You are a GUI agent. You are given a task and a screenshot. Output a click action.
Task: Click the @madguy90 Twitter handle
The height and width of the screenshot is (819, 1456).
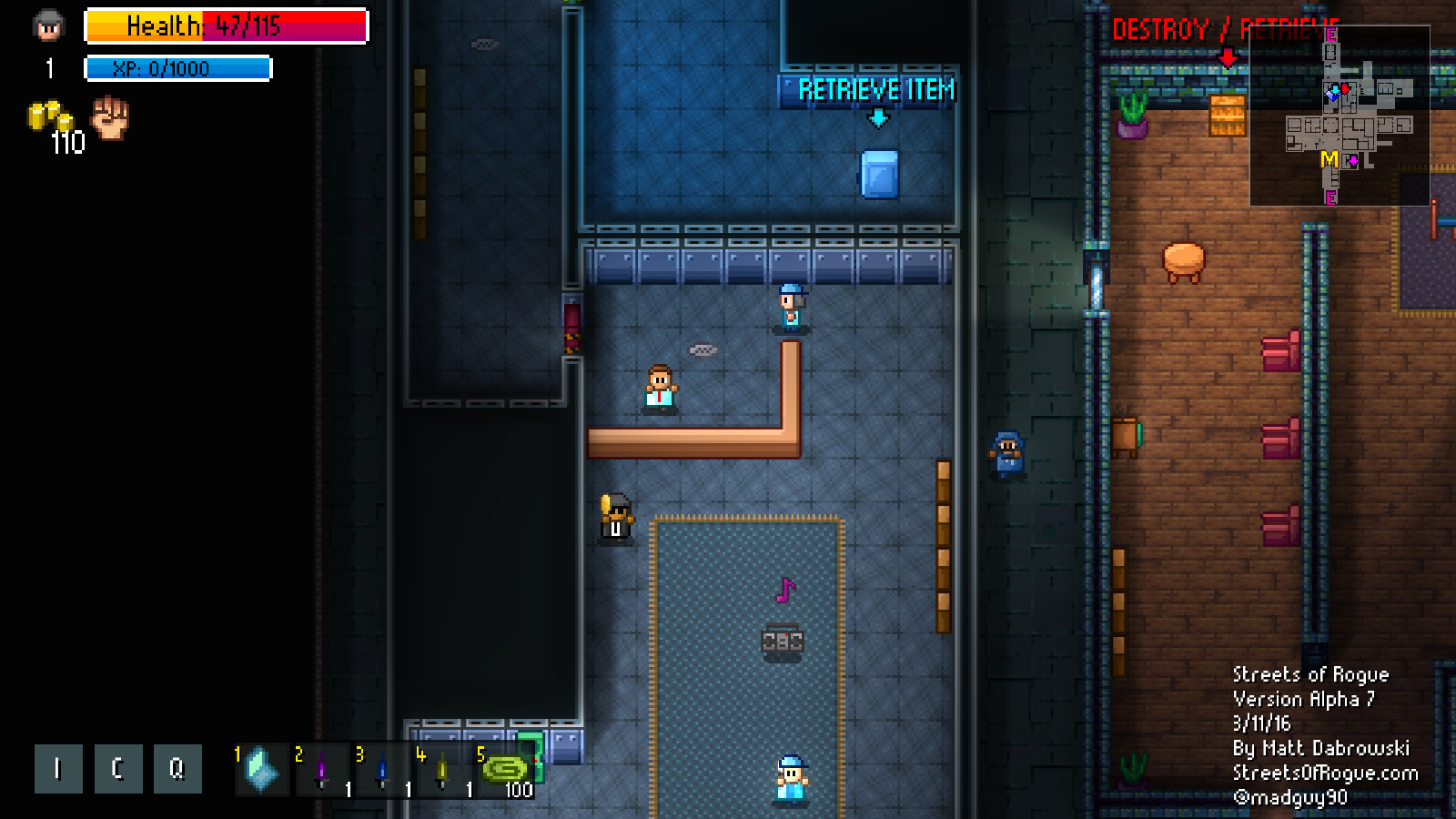(1292, 798)
